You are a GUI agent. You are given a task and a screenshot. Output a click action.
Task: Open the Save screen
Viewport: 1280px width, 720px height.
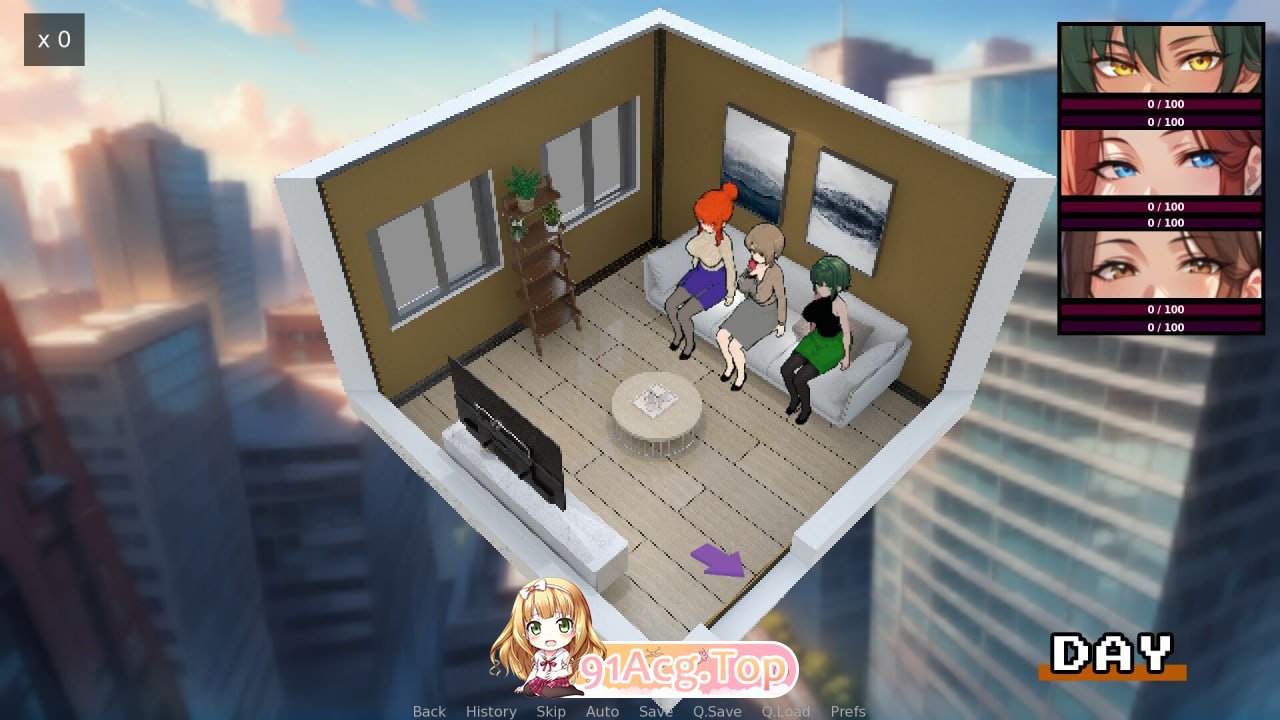coord(655,711)
